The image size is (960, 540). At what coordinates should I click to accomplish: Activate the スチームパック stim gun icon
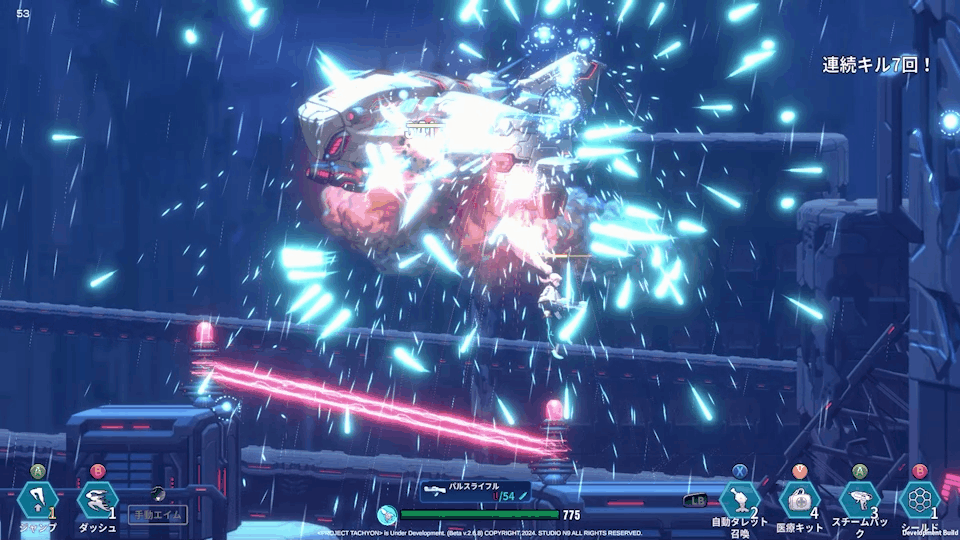[860, 500]
